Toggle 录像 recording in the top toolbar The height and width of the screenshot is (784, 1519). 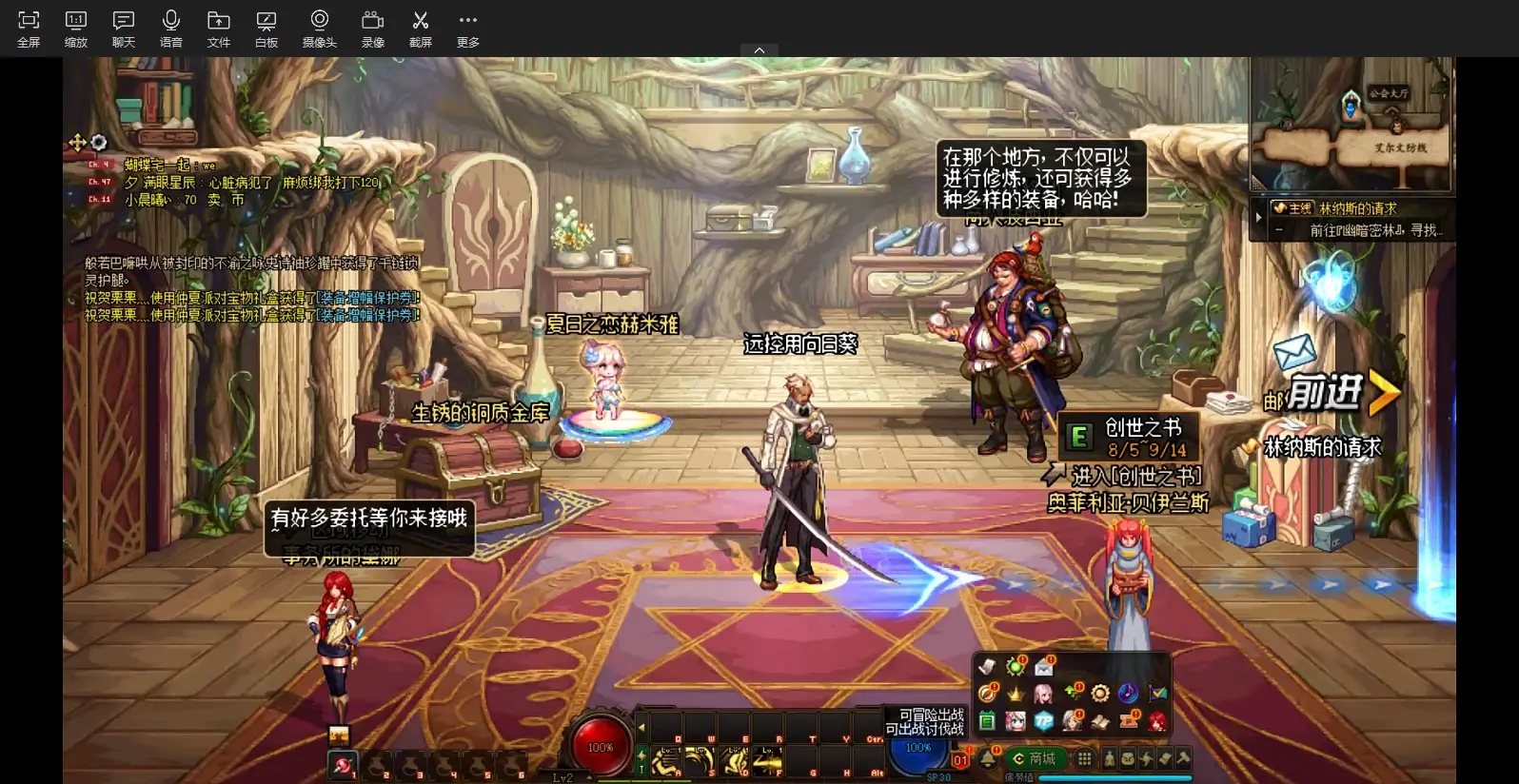pos(372,29)
